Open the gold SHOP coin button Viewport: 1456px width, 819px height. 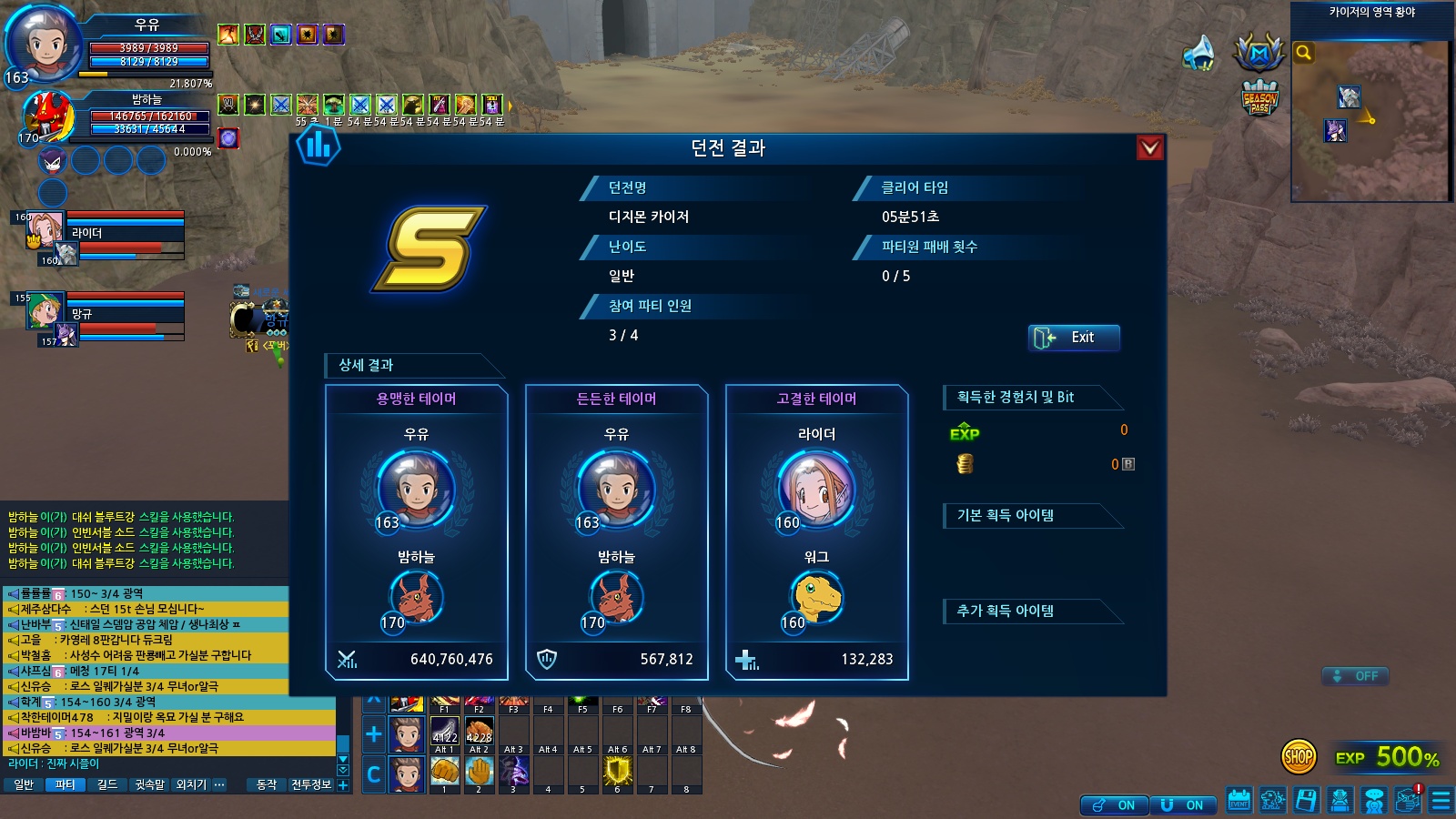[x=1298, y=755]
